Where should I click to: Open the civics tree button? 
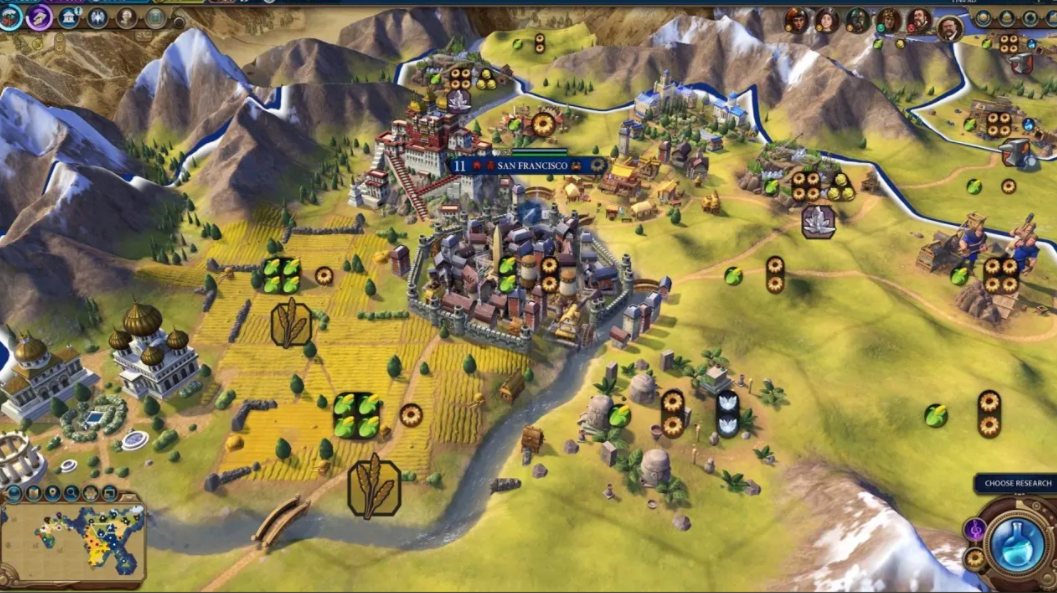39,17
